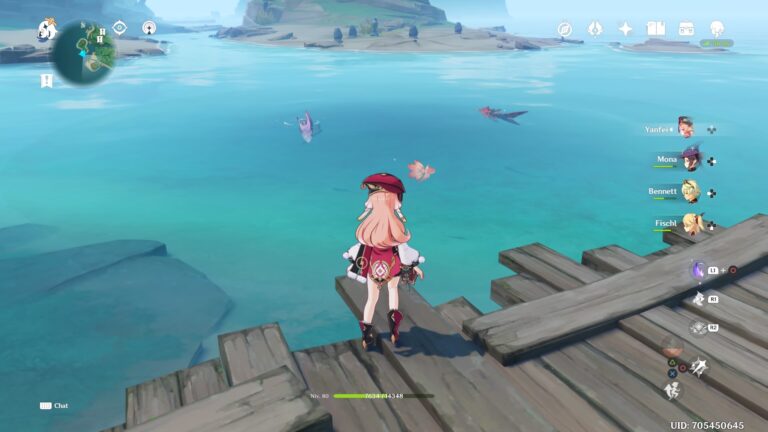Activate the sprint running-figure icon
This screenshot has width=768, height=432.
click(673, 390)
